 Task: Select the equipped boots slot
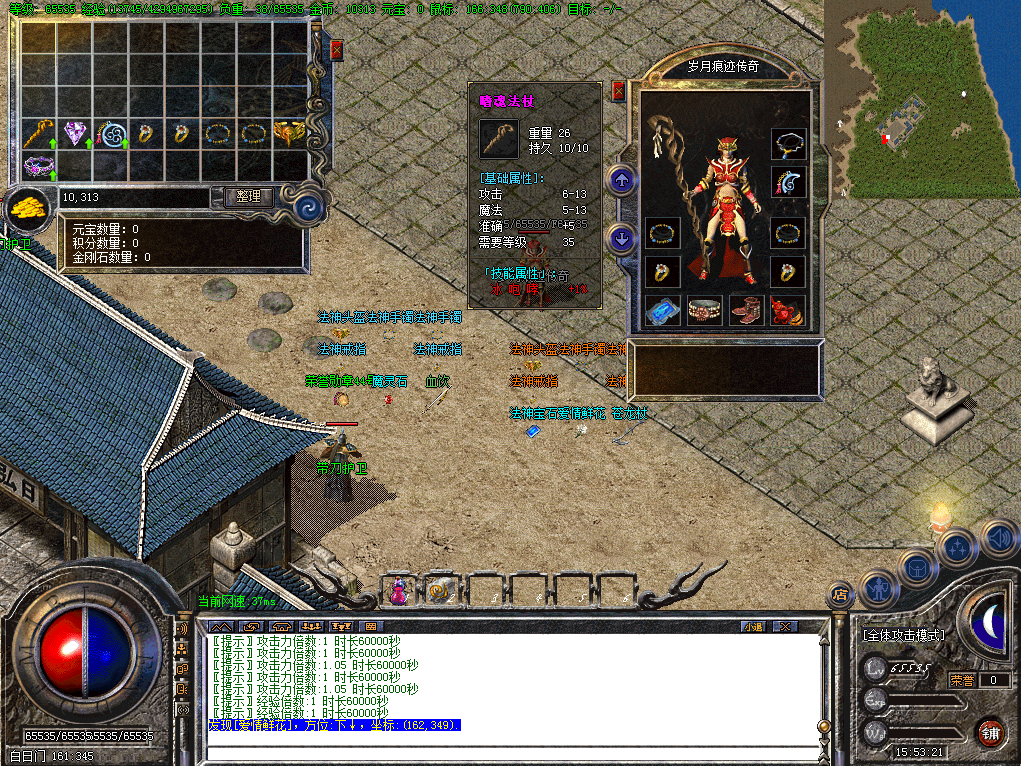[746, 310]
